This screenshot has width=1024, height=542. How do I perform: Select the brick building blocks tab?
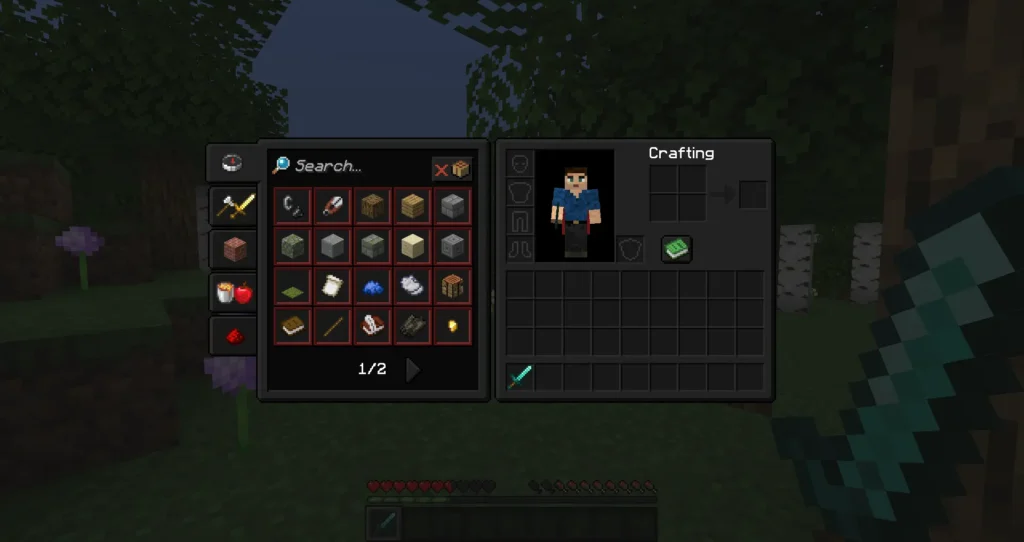coord(232,249)
